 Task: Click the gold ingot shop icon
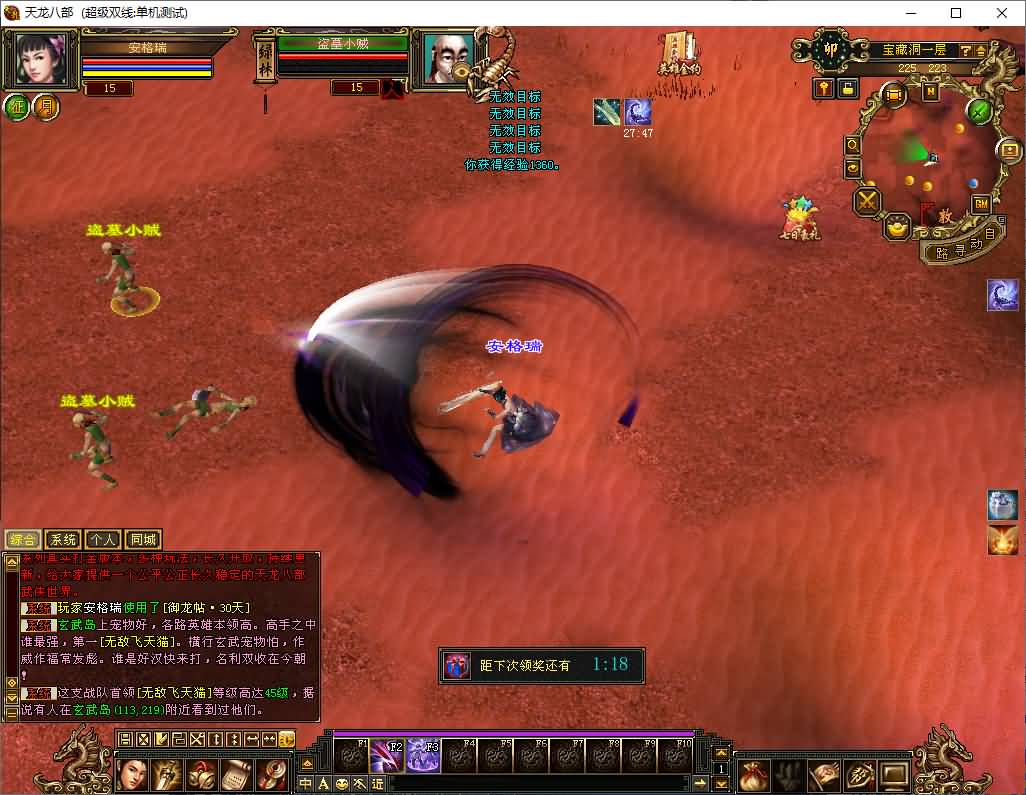click(x=897, y=226)
